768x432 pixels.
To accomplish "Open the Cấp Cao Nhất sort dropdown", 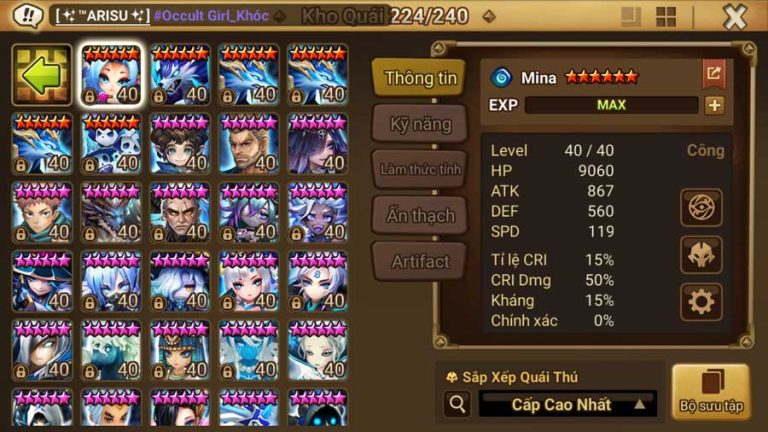I will 567,404.
